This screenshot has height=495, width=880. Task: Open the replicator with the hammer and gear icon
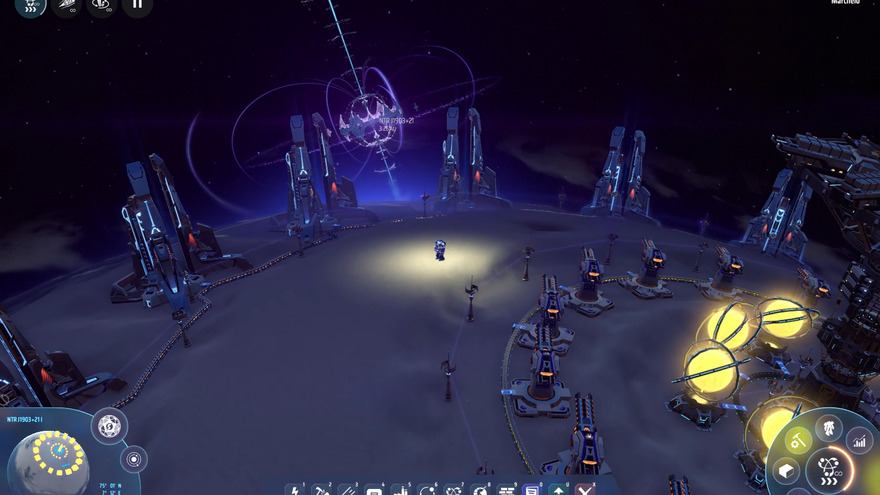point(797,439)
